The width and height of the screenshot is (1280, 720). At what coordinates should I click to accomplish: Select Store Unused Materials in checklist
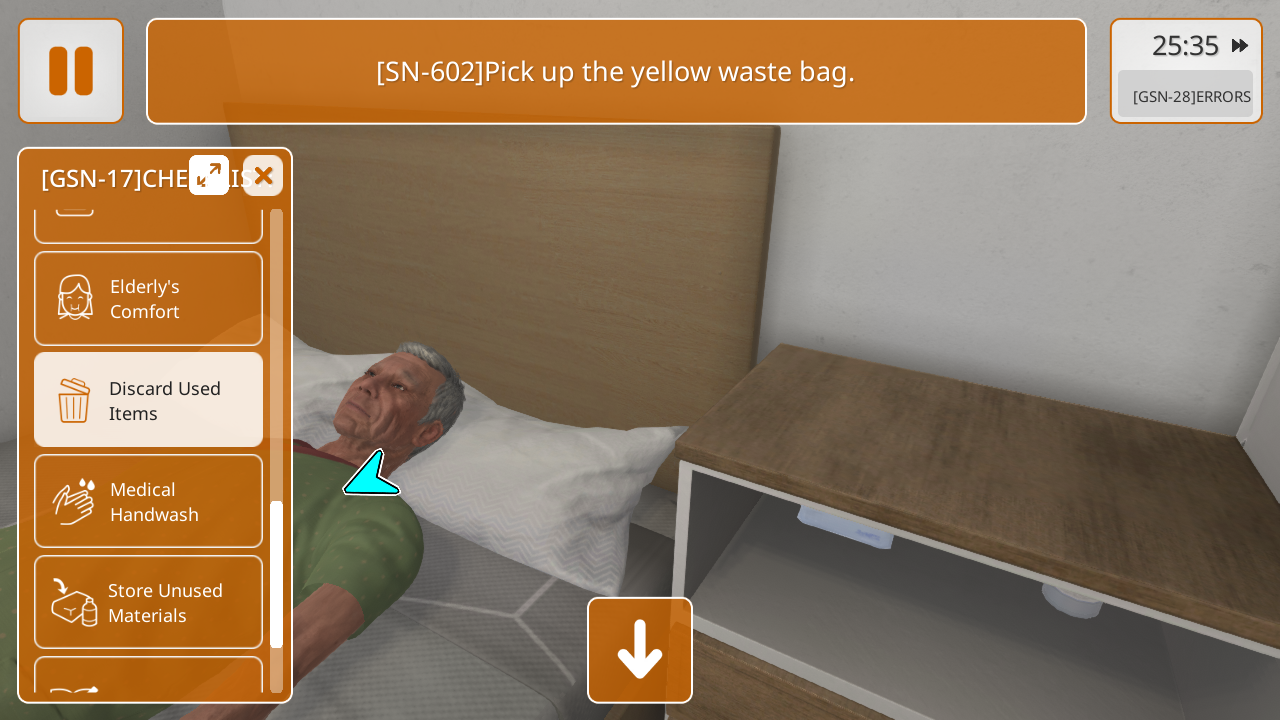coord(148,602)
